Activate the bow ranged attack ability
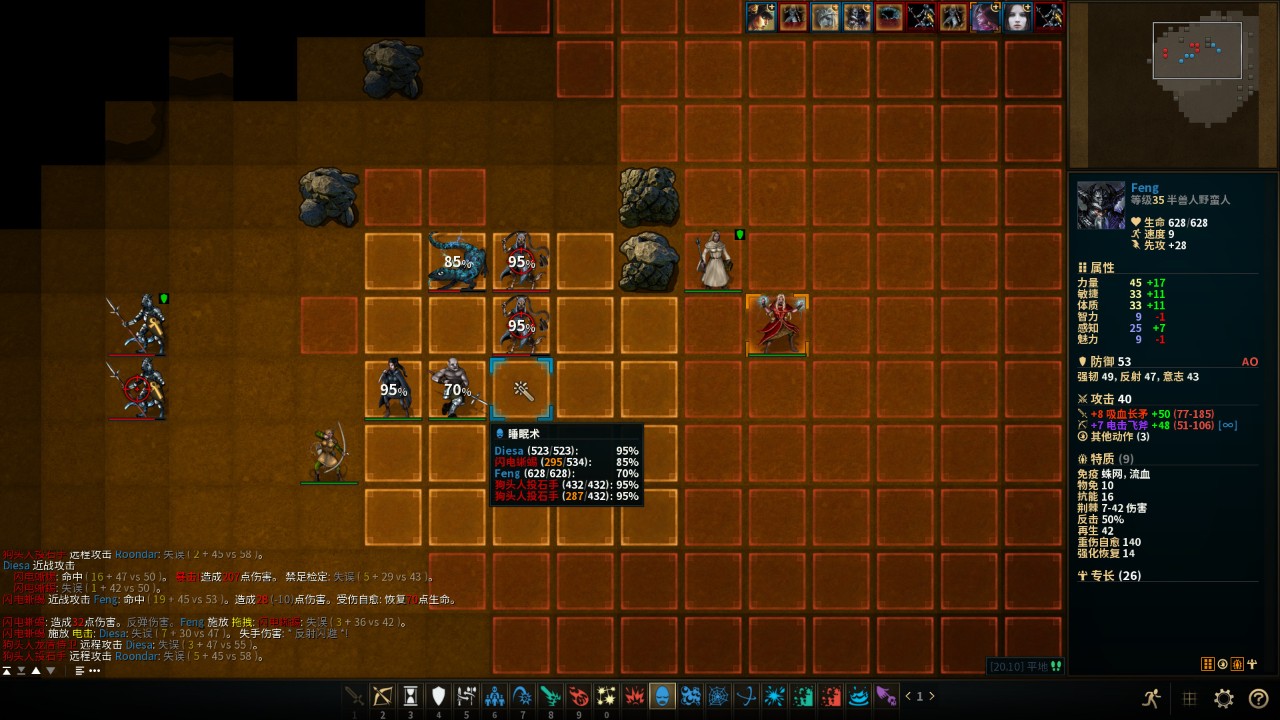Image resolution: width=1280 pixels, height=720 pixels. [x=382, y=696]
